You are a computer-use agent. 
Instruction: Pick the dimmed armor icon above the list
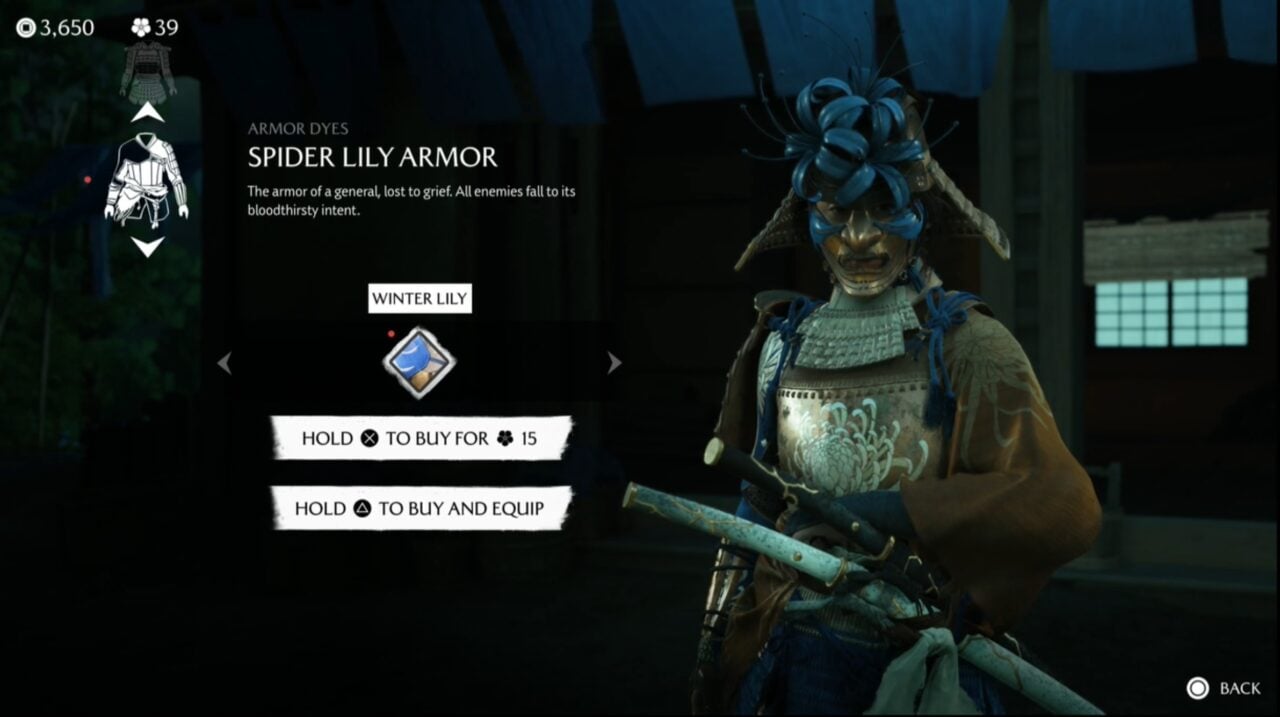click(148, 71)
